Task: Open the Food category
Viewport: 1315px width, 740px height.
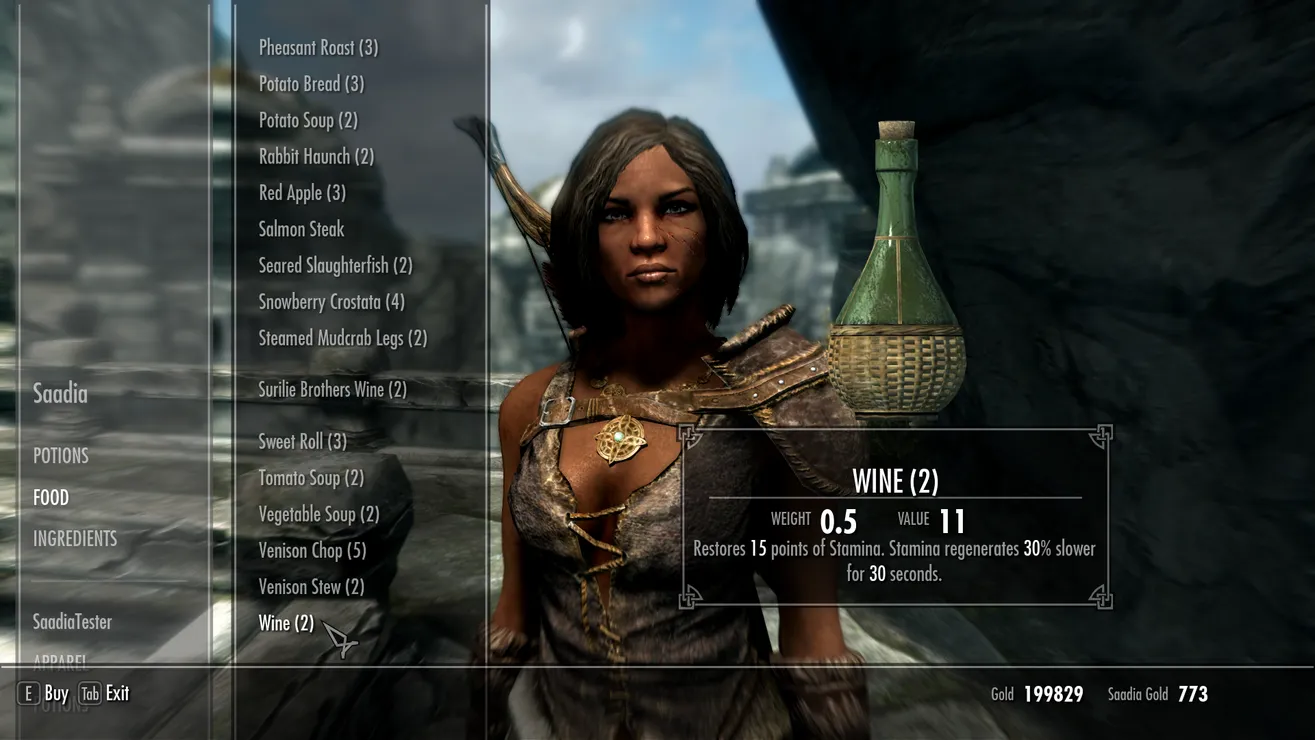Action: tap(51, 498)
